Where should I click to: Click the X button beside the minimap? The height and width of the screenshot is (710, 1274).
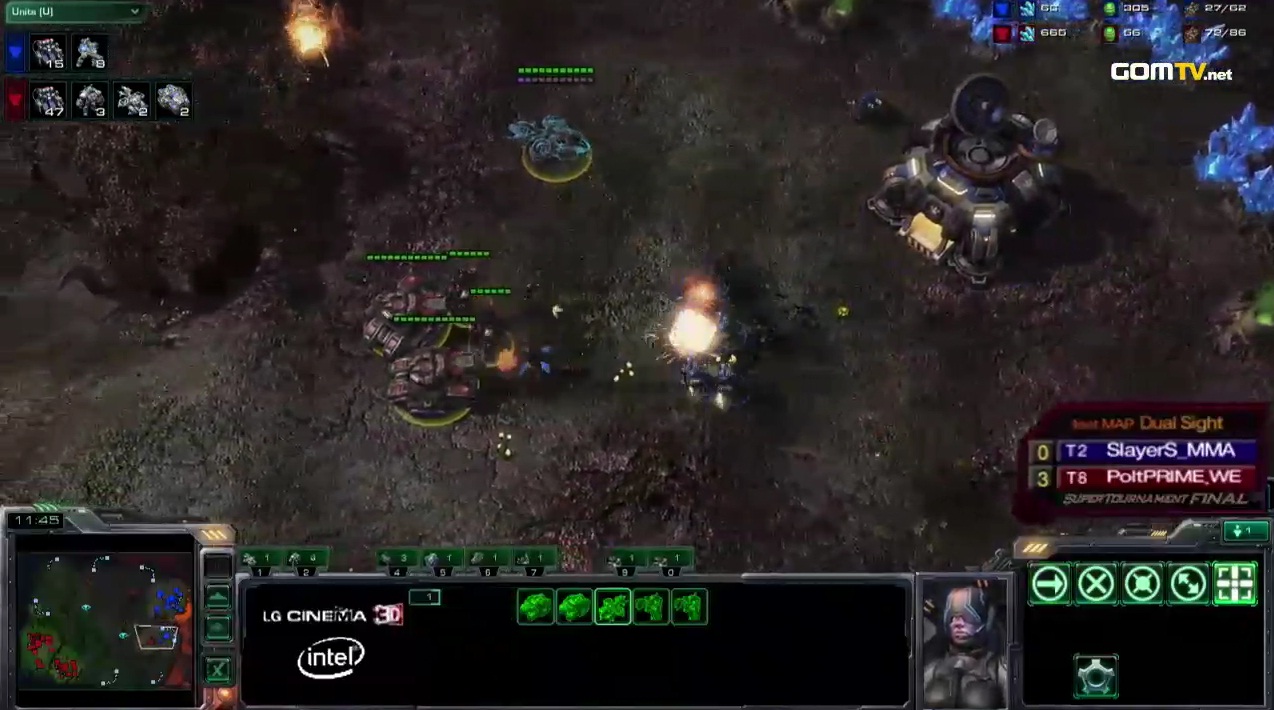217,670
